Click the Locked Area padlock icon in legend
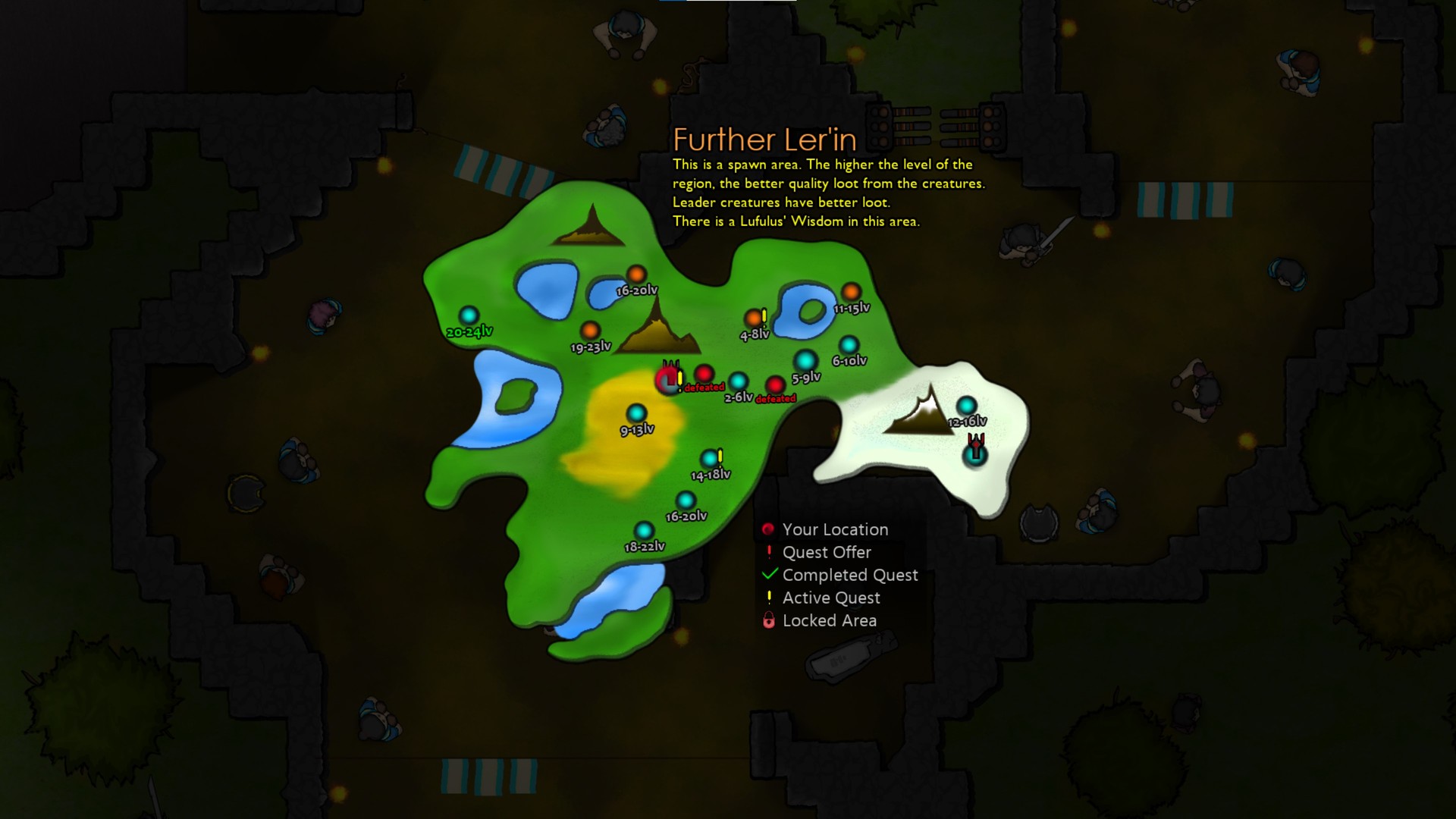 (767, 620)
